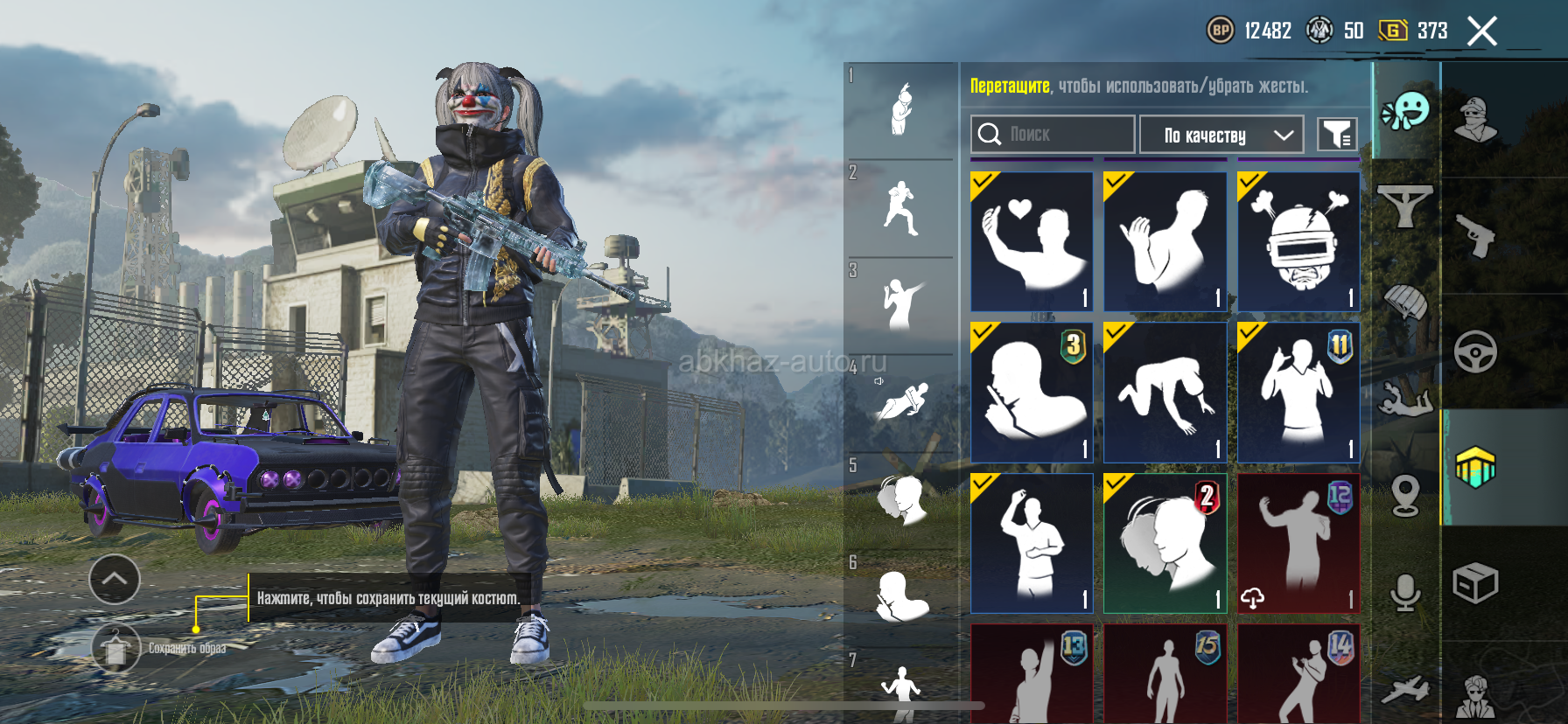
Task: Open the box crate category tab
Action: click(1475, 583)
